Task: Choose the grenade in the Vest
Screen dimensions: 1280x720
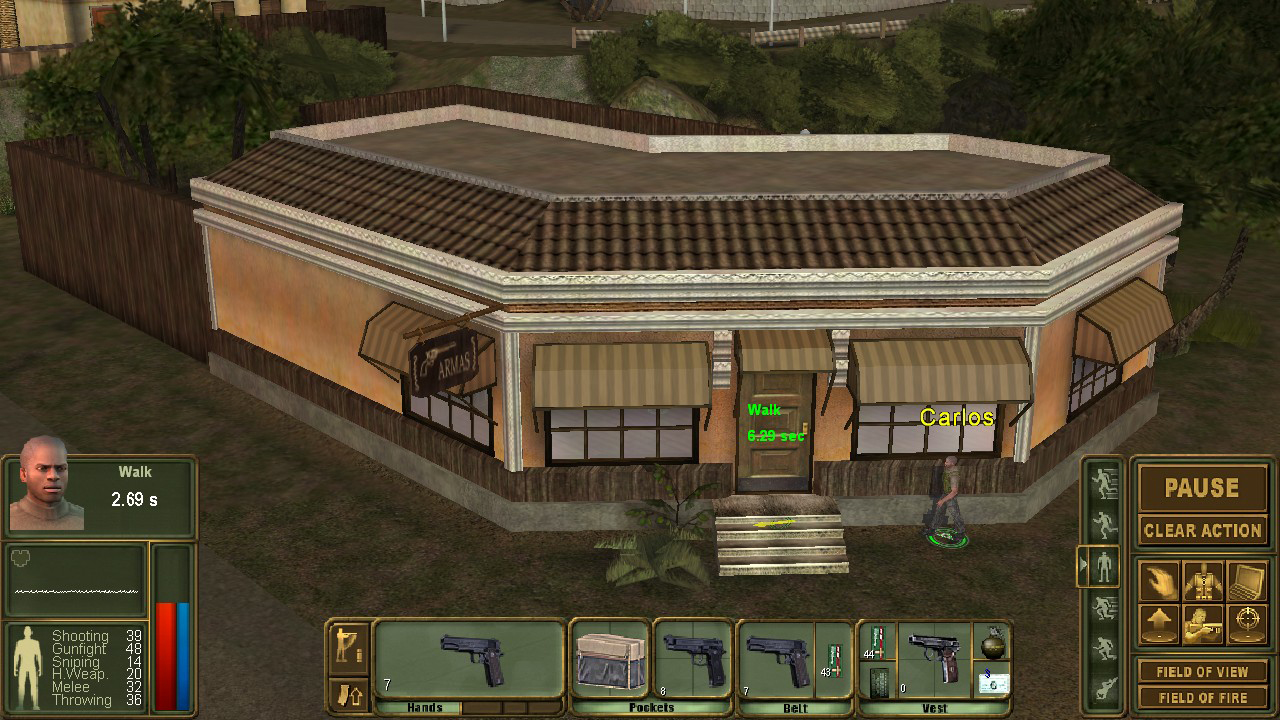Action: [x=993, y=640]
